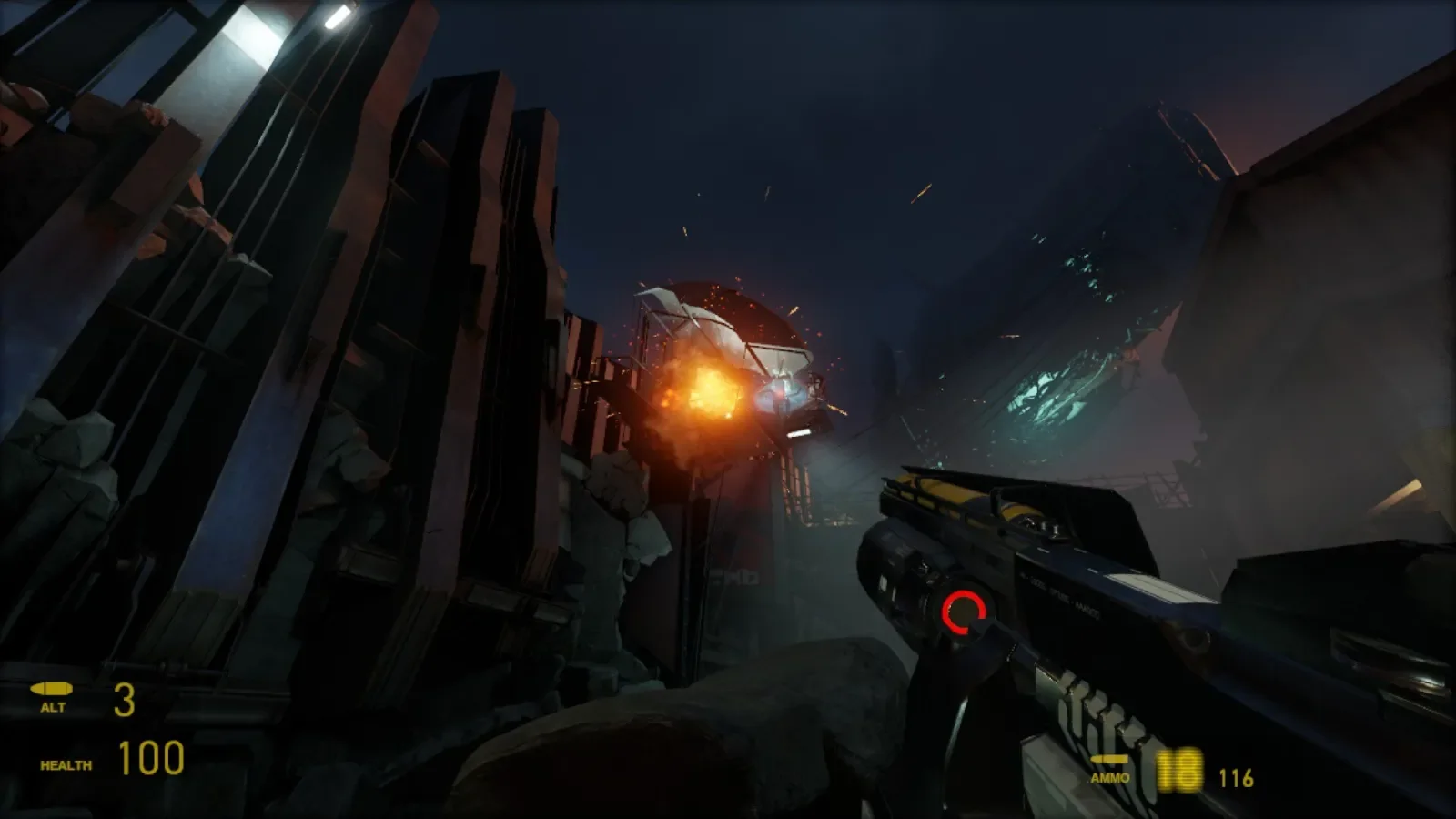This screenshot has height=819, width=1456.
Task: Click the ALT label under the bullet icon
Action: (x=53, y=705)
